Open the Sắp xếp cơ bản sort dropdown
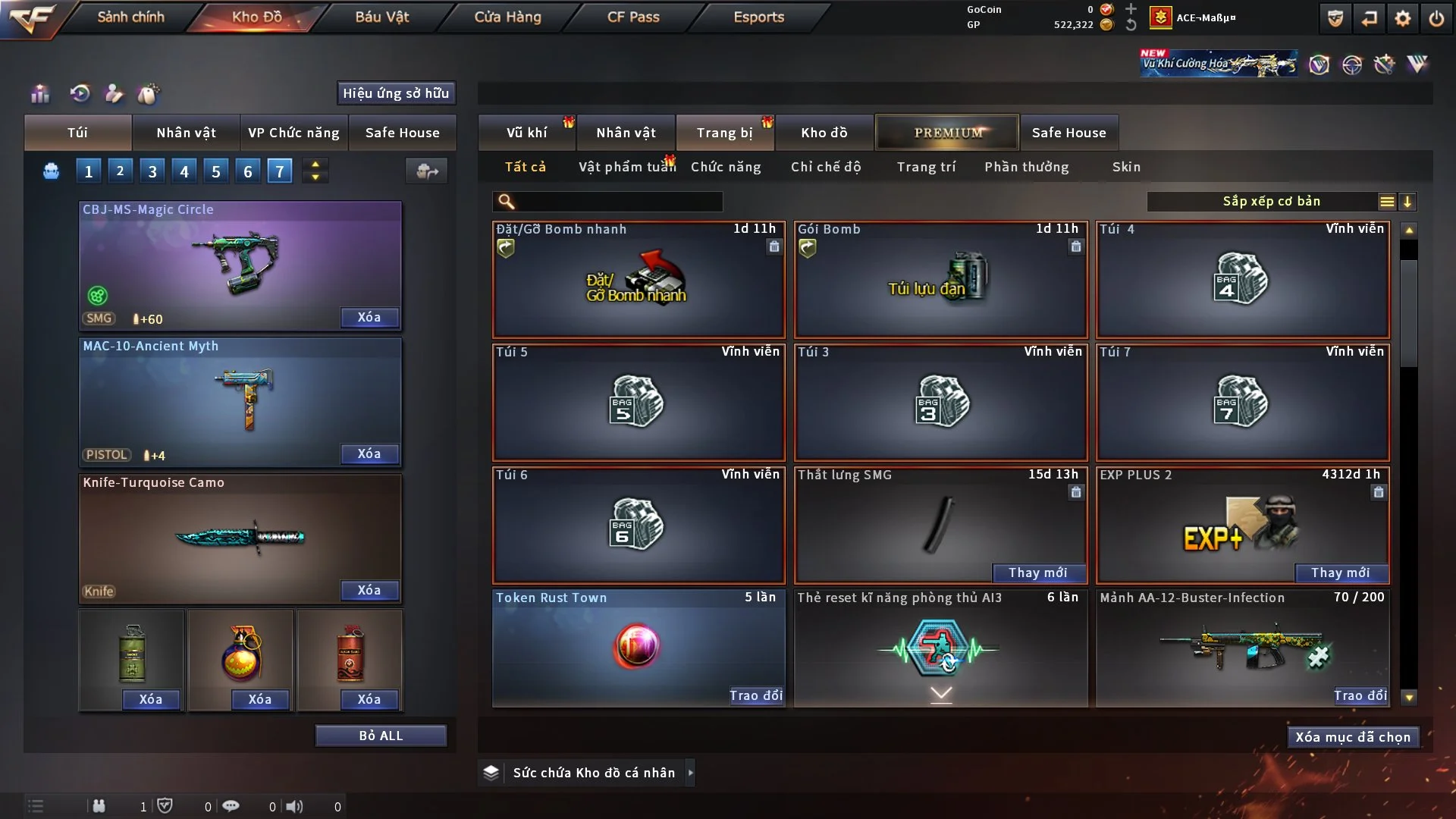The image size is (1456, 819). click(x=1271, y=202)
